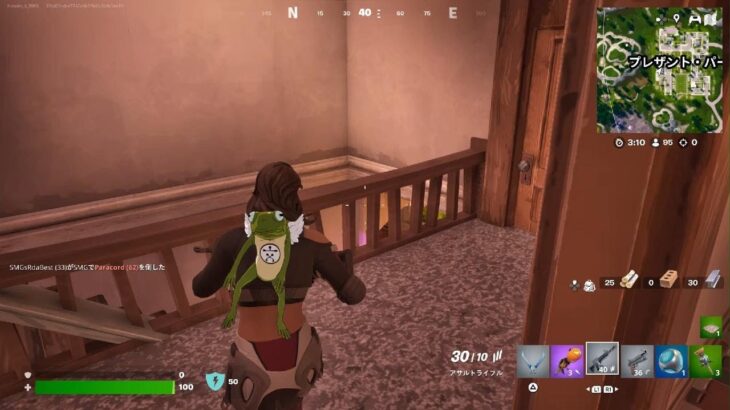The image size is (730, 410).
Task: Select the green consumable slot with count 3
Action: (x=706, y=361)
